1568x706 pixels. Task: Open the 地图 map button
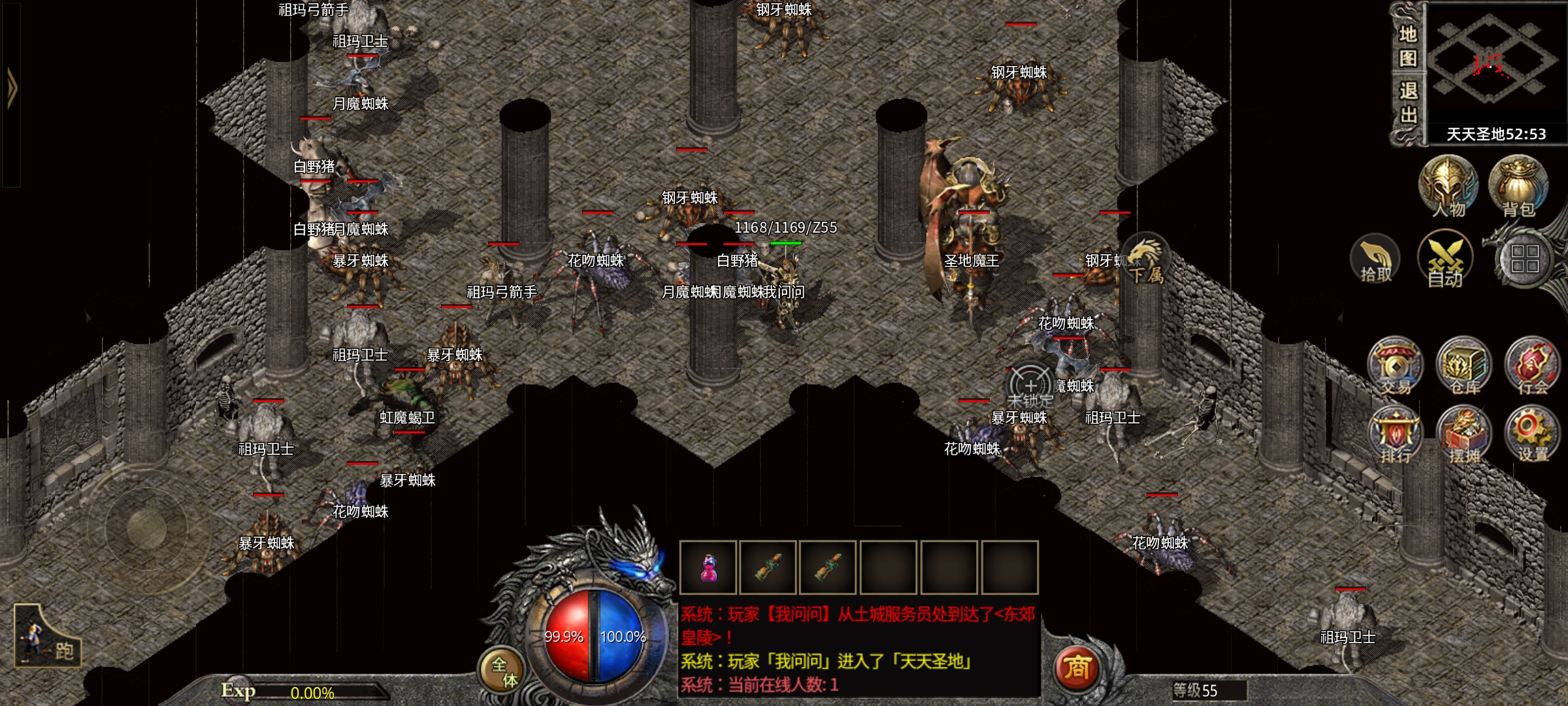pyautogui.click(x=1407, y=46)
